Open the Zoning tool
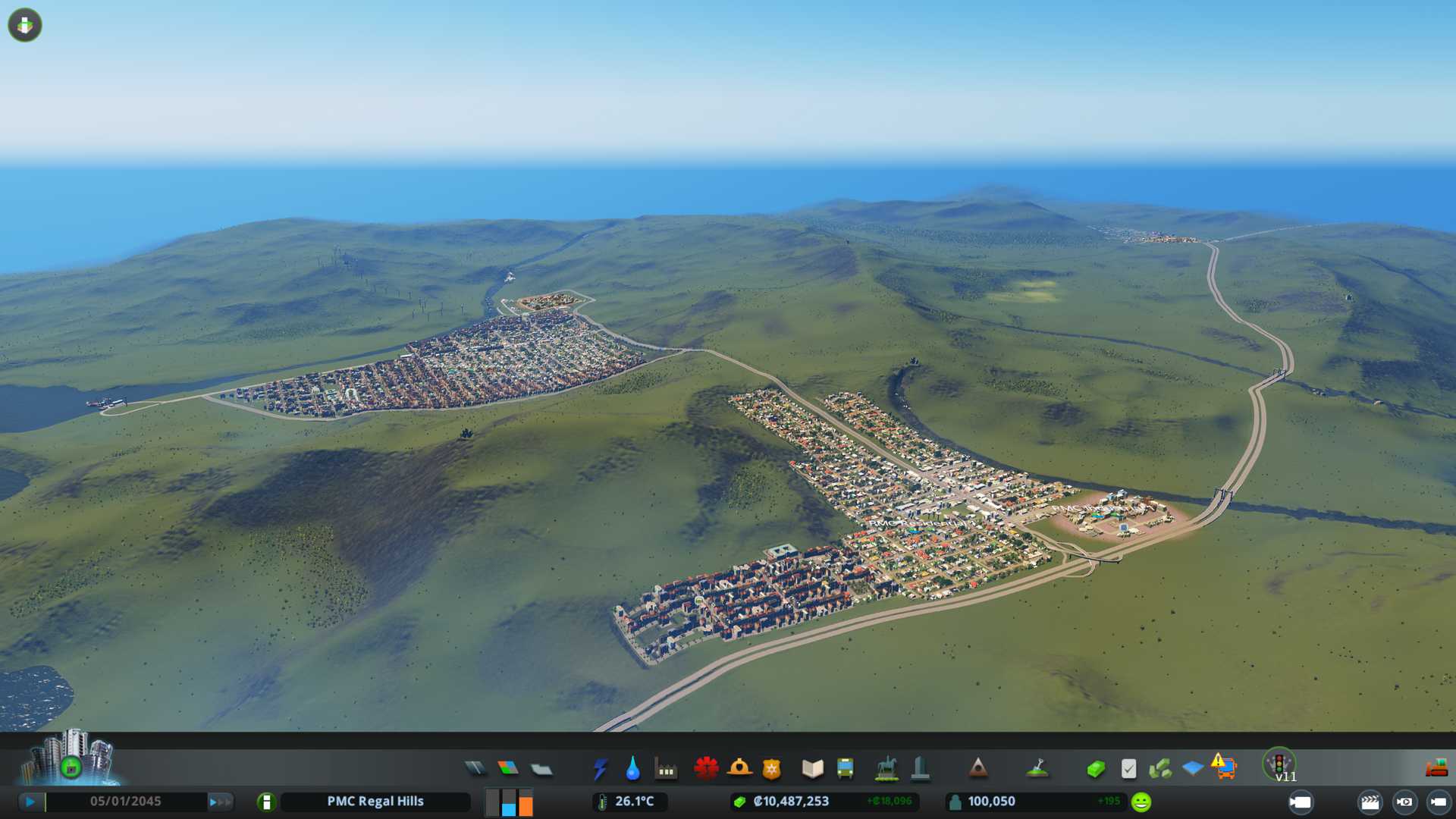Viewport: 1456px width, 819px height. (x=508, y=769)
